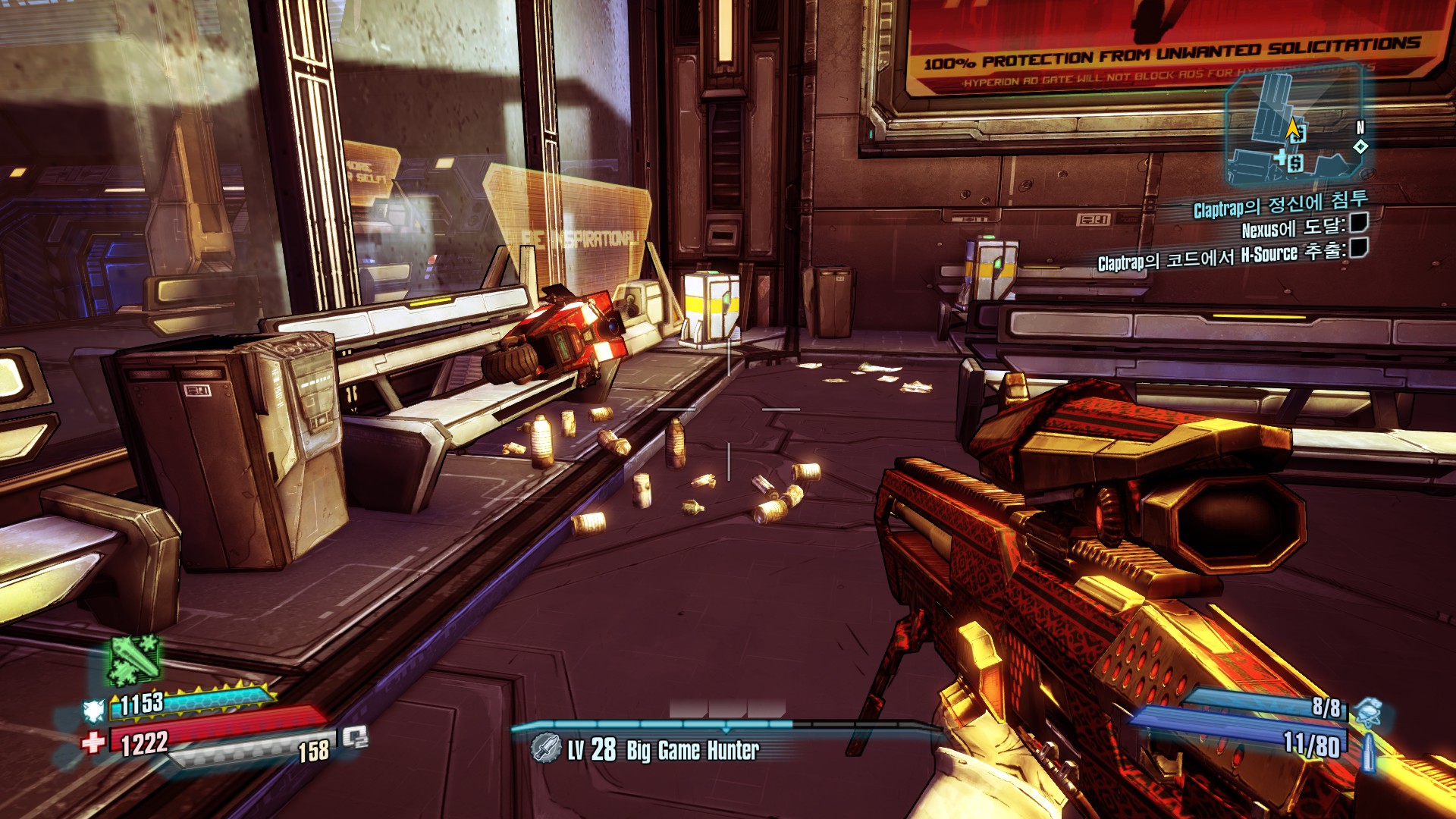Select the shield icon beside 1153

94,710
